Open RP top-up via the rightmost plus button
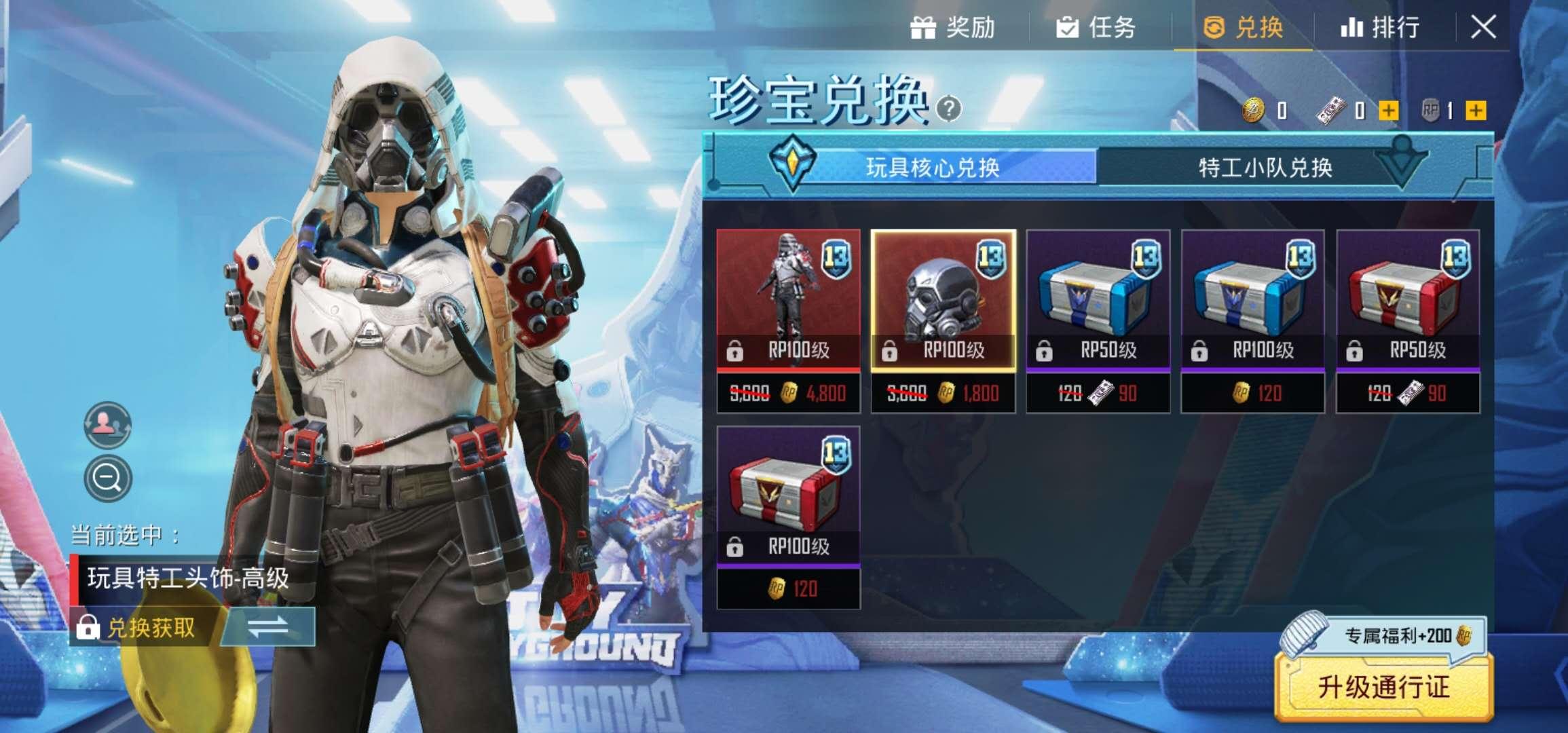Viewport: 1568px width, 733px height. point(1475,111)
